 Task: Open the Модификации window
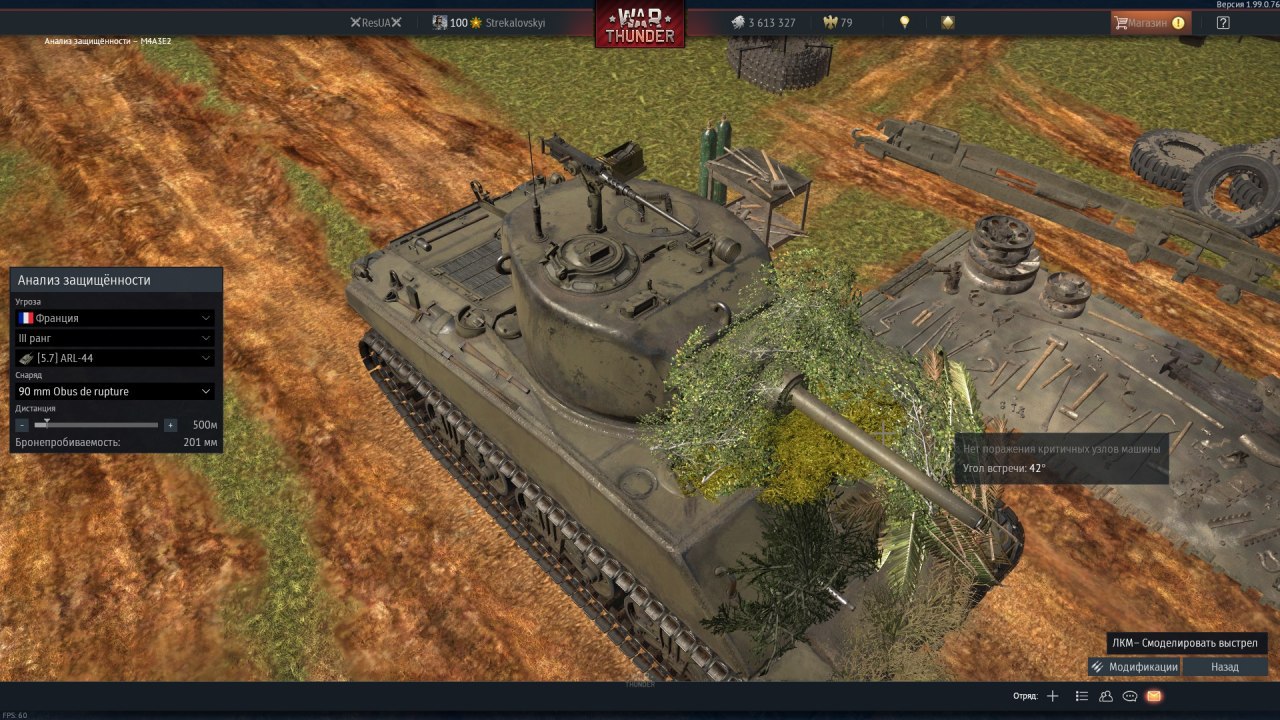click(x=1135, y=667)
